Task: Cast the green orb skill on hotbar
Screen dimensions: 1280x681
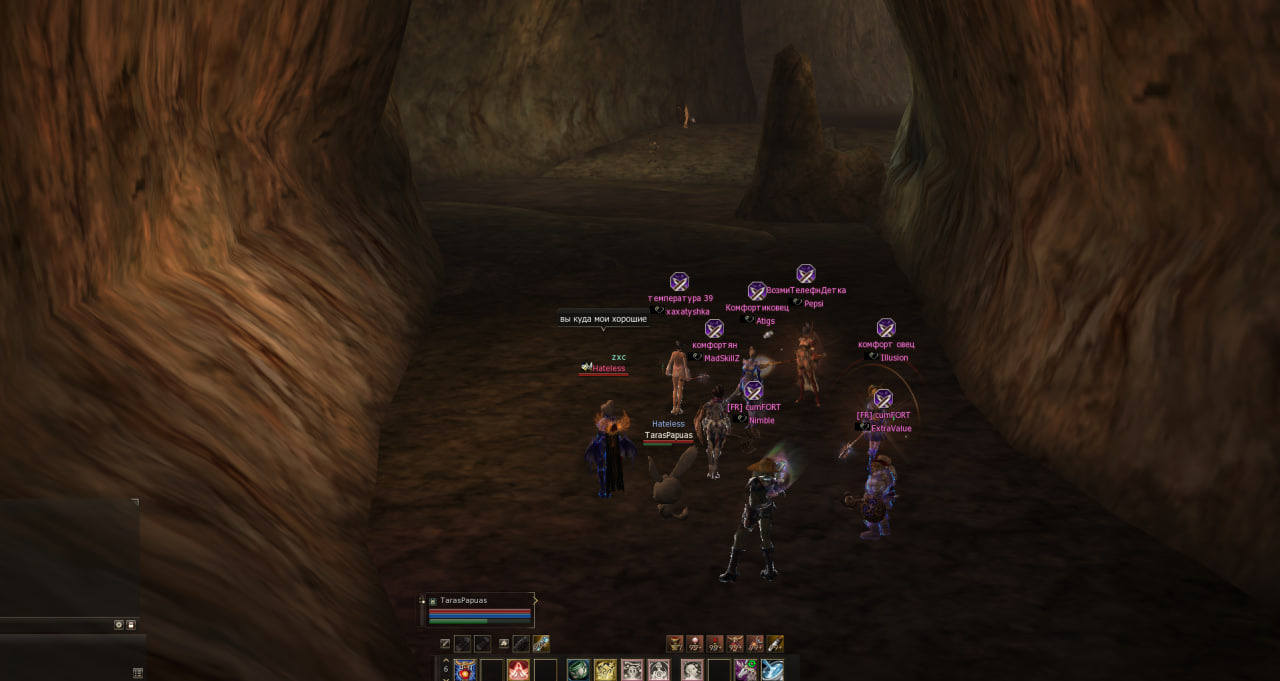Action: coord(578,670)
